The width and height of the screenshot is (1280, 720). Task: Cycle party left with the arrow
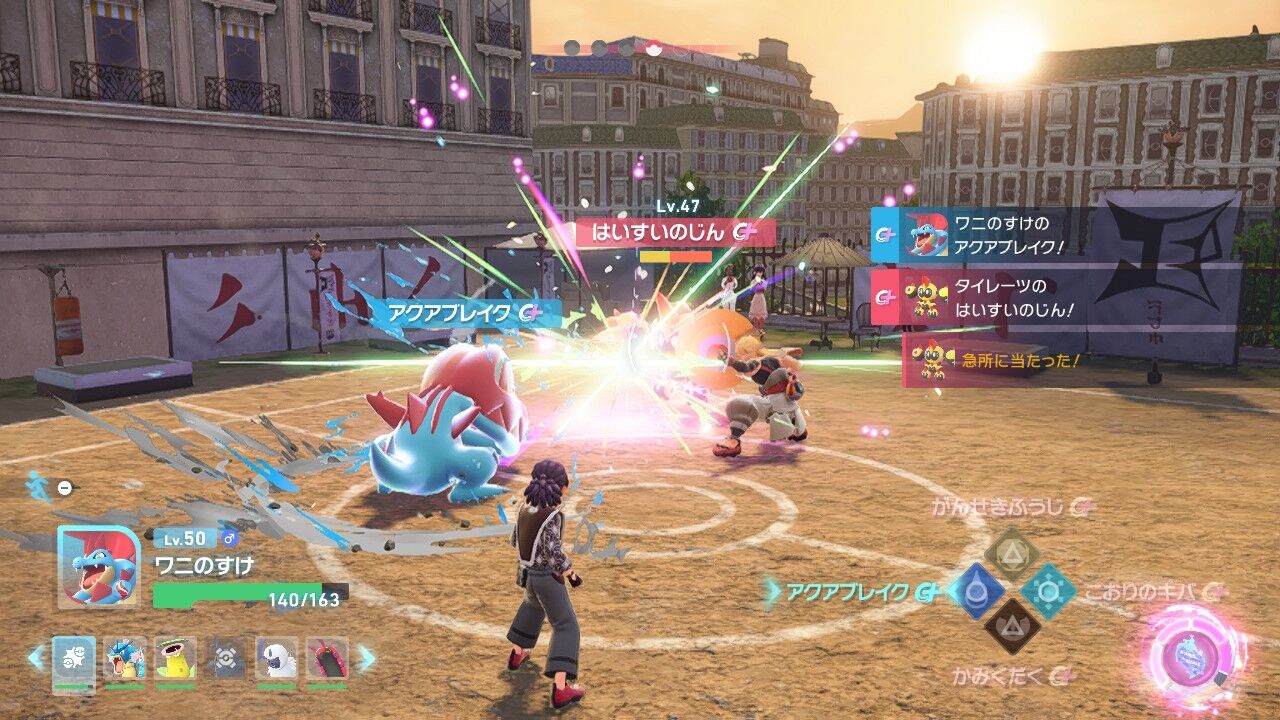pos(37,658)
